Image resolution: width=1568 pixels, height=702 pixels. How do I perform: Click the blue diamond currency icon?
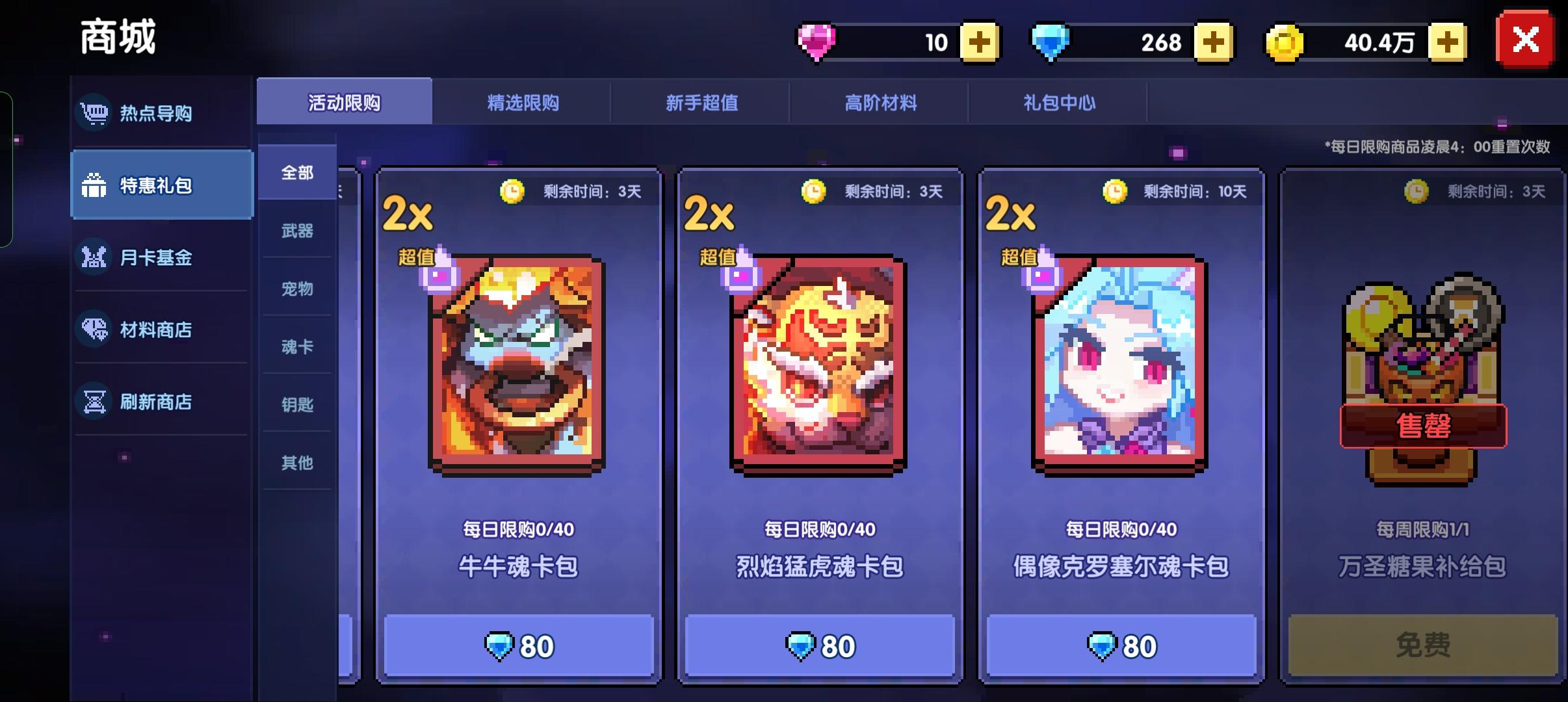1052,42
